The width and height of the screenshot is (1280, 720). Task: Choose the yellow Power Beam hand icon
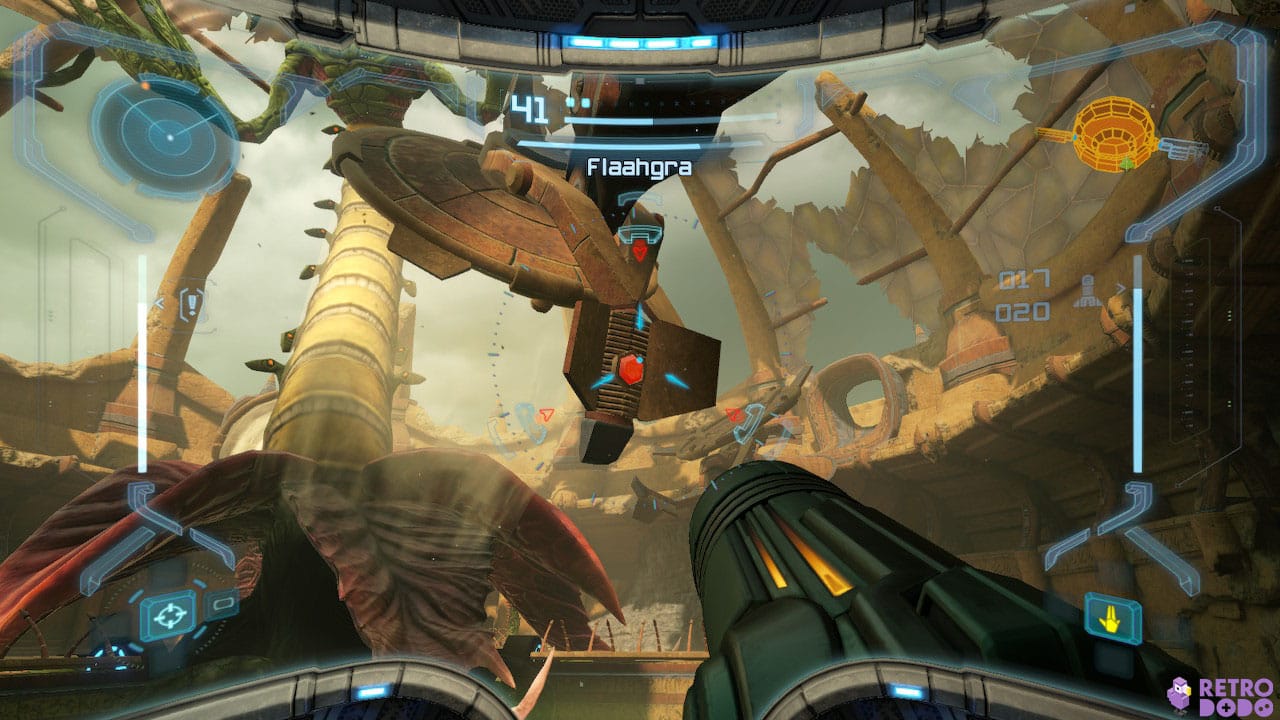tap(1112, 619)
